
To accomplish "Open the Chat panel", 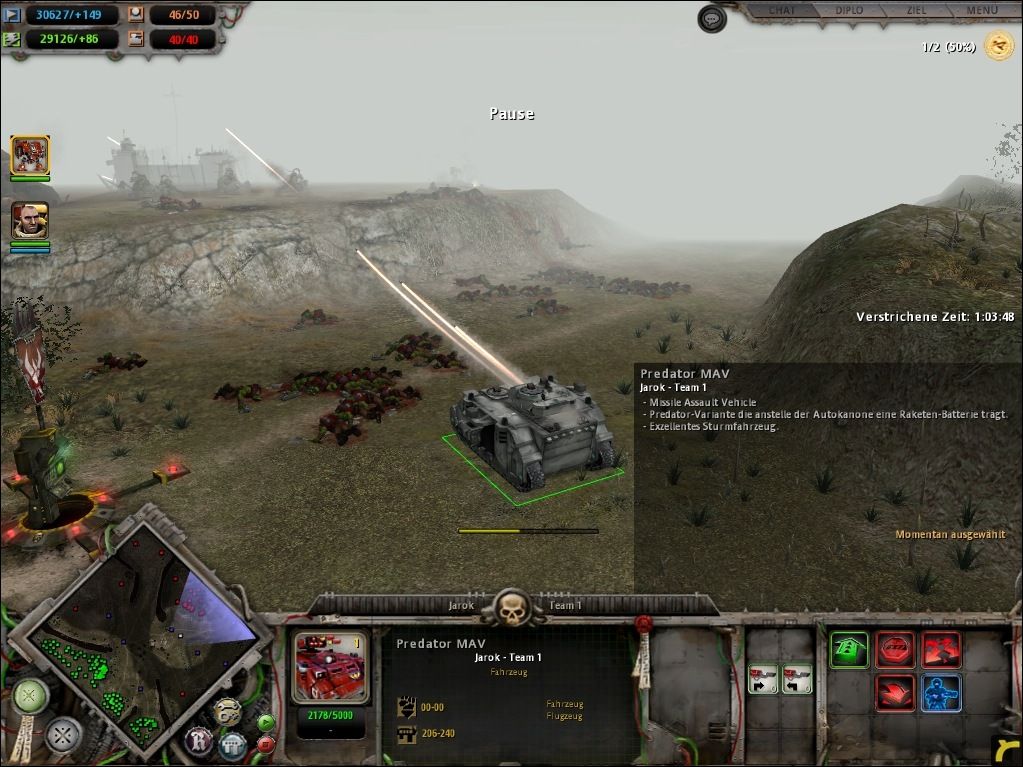I will [x=783, y=11].
